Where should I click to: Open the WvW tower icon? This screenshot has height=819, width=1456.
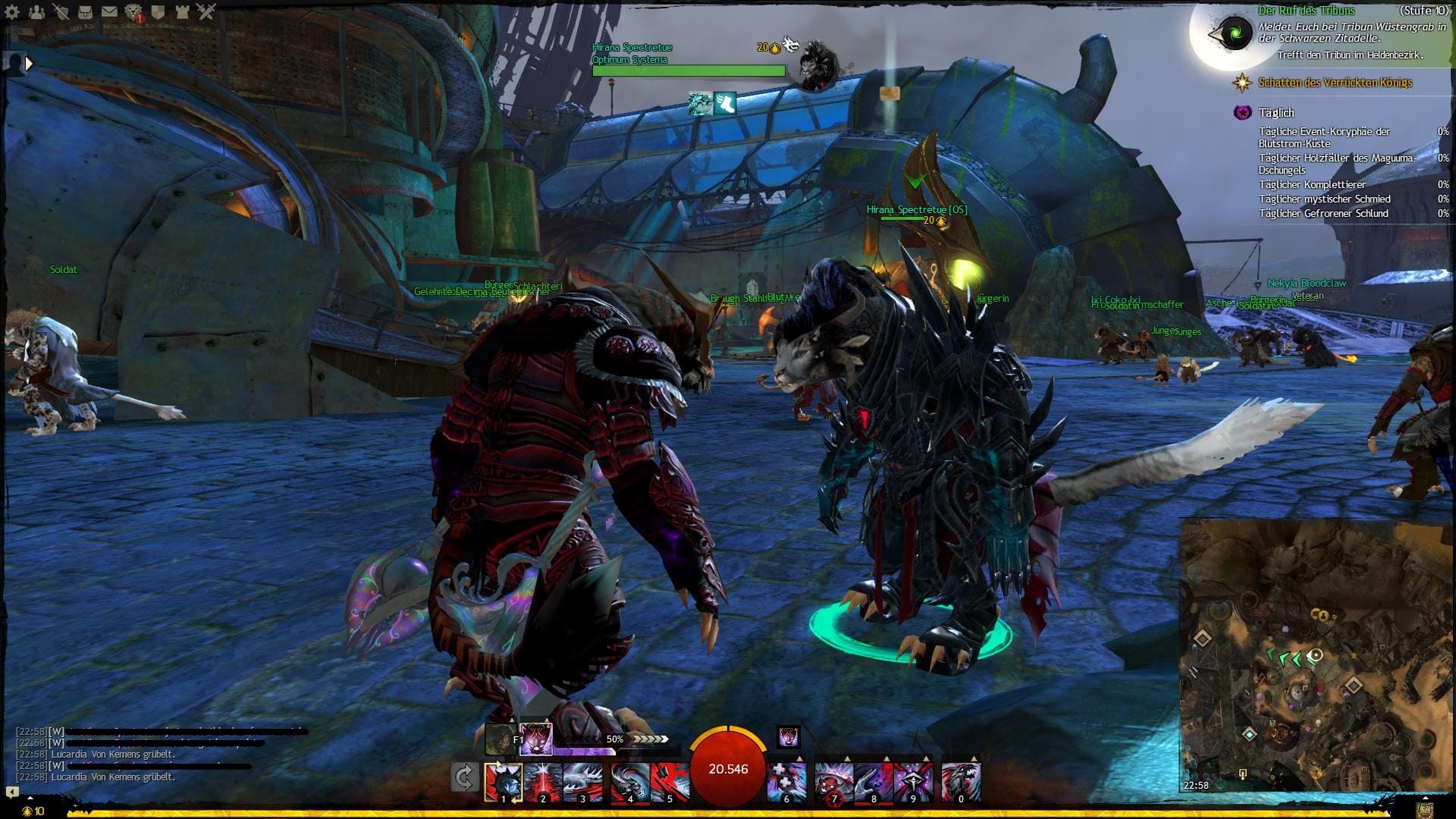coord(183,11)
